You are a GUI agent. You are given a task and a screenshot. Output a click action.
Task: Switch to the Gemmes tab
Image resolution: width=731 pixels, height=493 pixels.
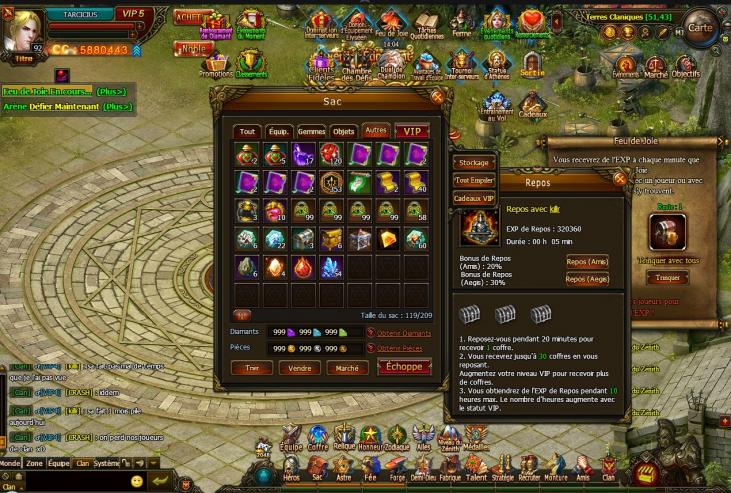tap(311, 132)
